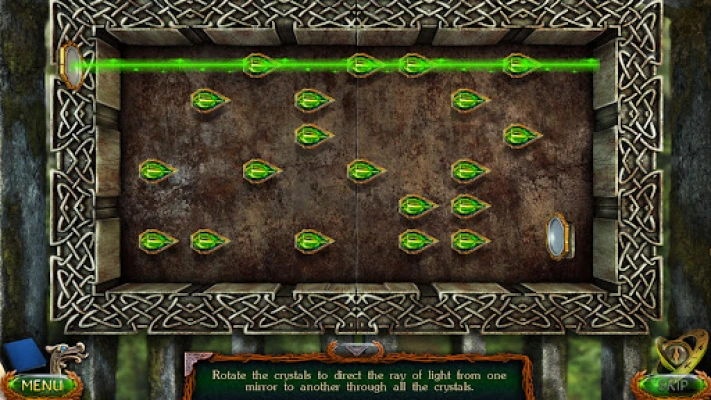The width and height of the screenshot is (711, 400).
Task: Collapse the instruction panel with the arrow
Action: [x=355, y=350]
